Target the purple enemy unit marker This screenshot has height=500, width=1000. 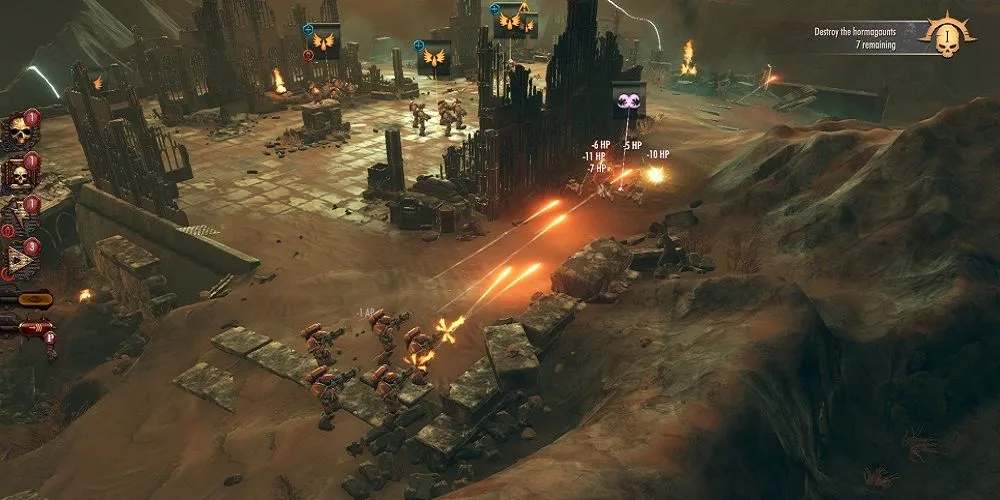[x=629, y=100]
